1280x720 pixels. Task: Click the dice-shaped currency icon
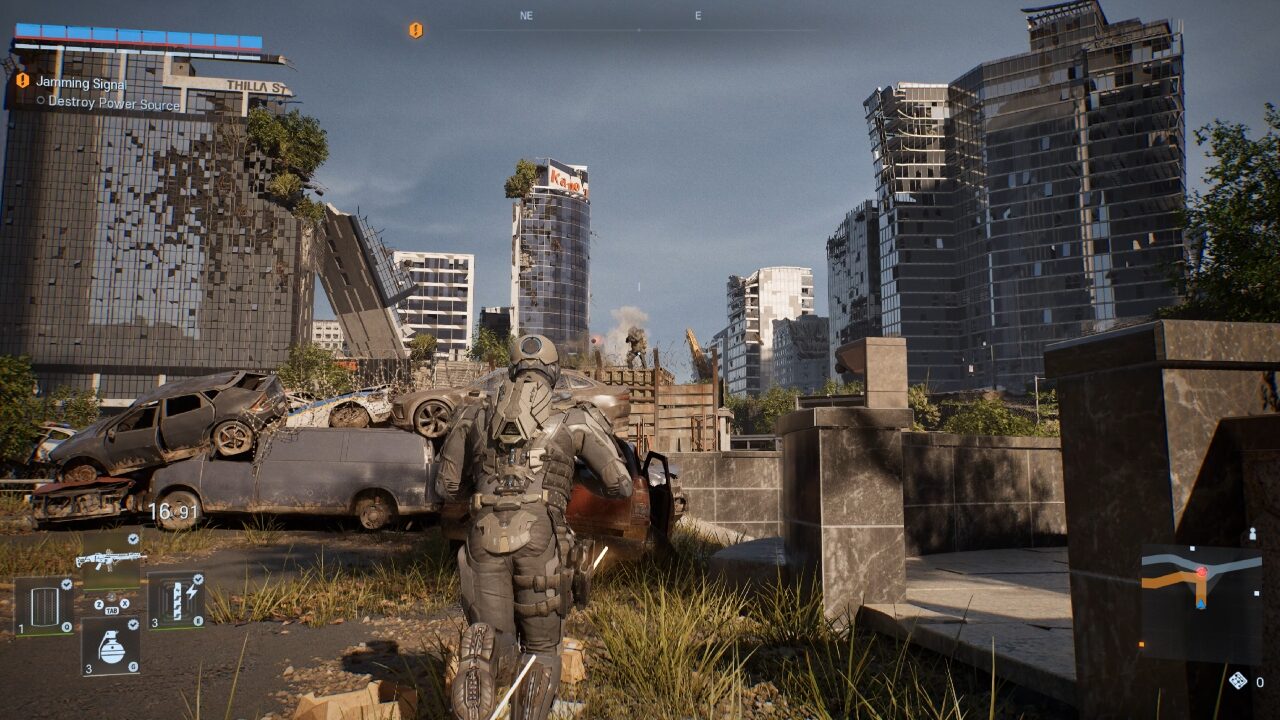click(x=1238, y=681)
